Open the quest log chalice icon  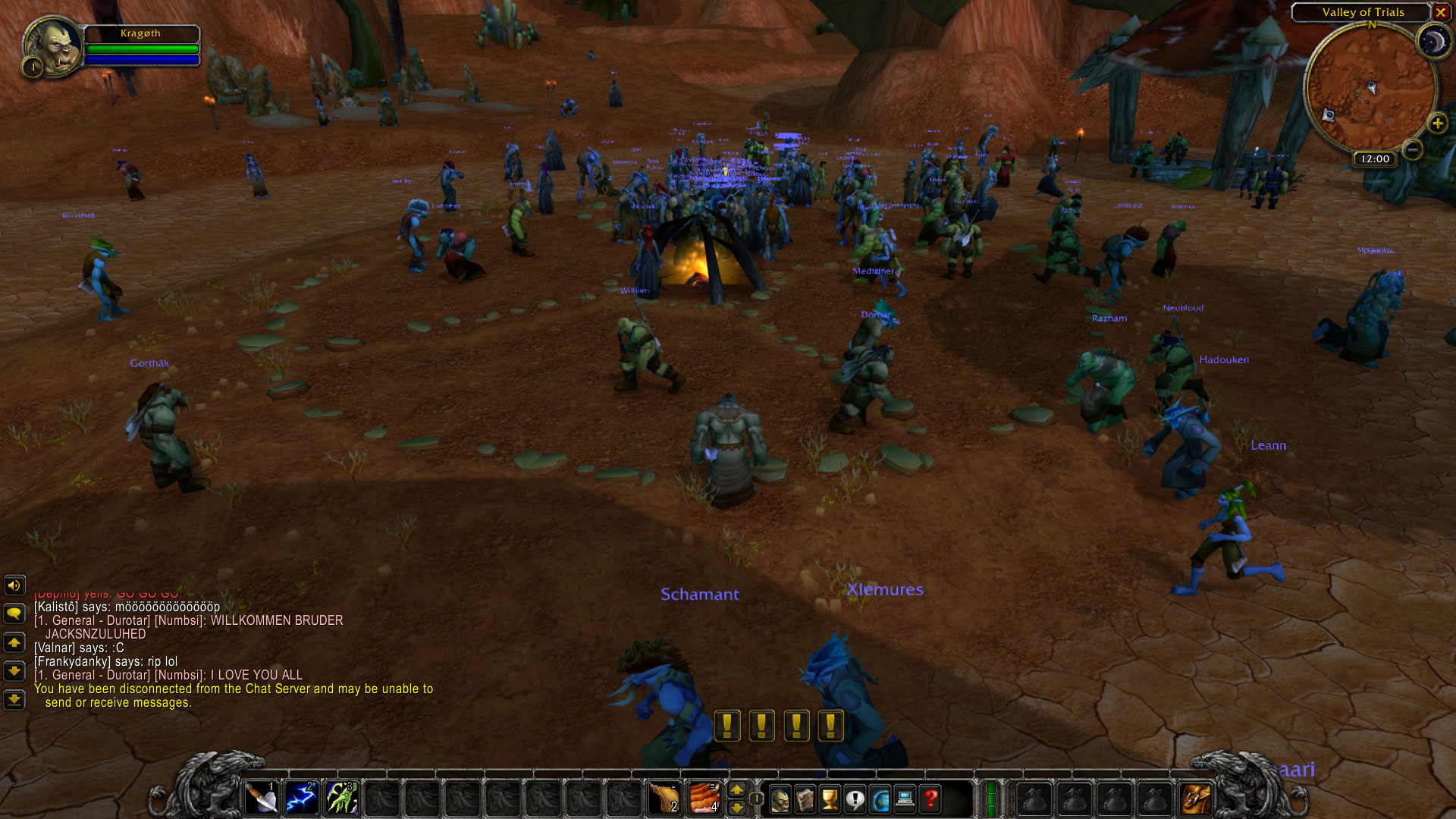[830, 799]
